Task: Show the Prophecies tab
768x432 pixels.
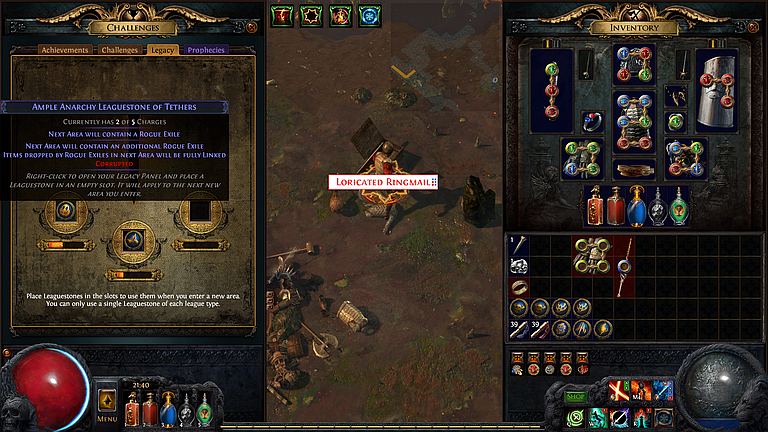Action: pos(206,49)
